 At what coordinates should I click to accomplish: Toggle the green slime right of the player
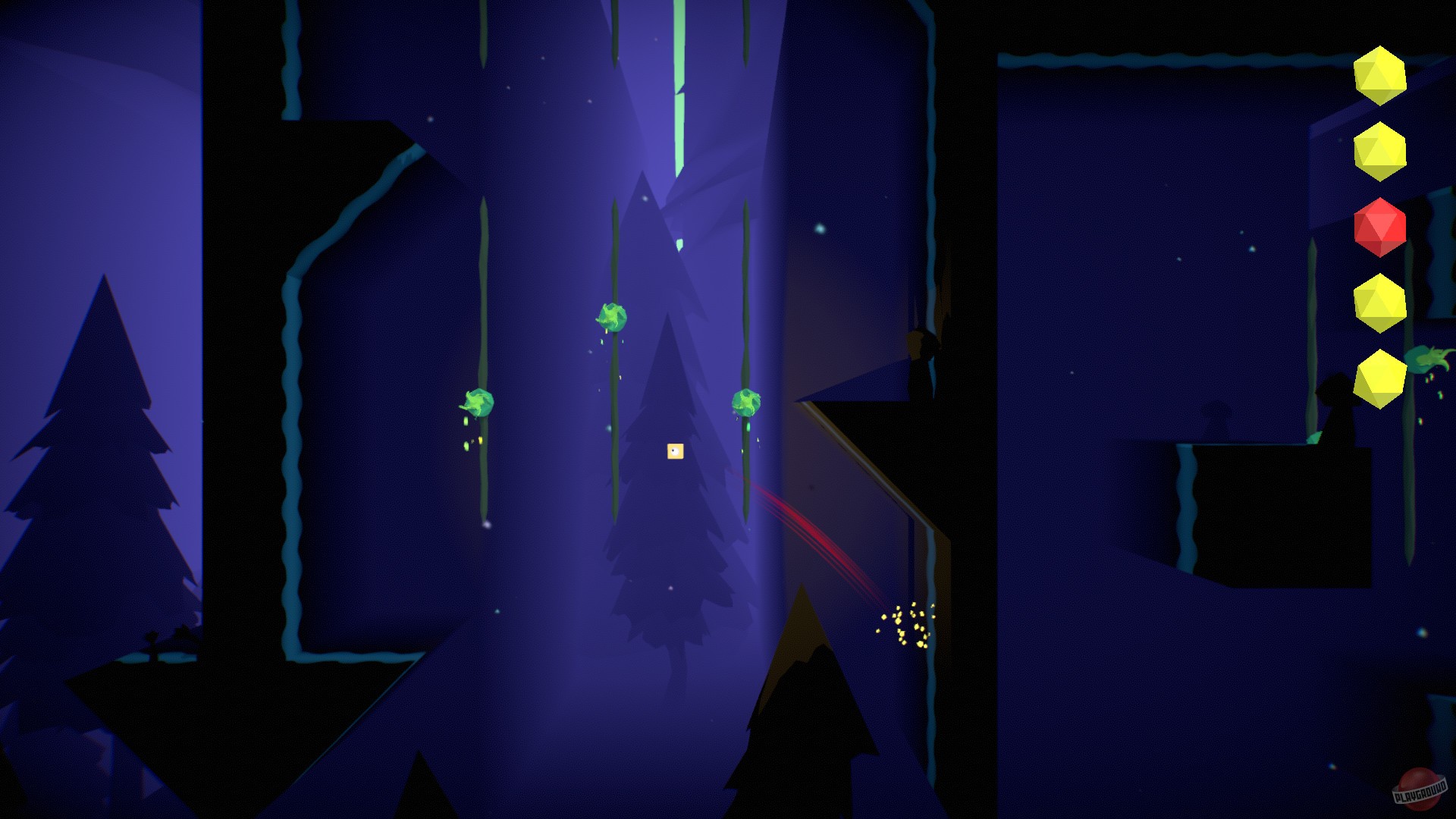click(x=747, y=404)
